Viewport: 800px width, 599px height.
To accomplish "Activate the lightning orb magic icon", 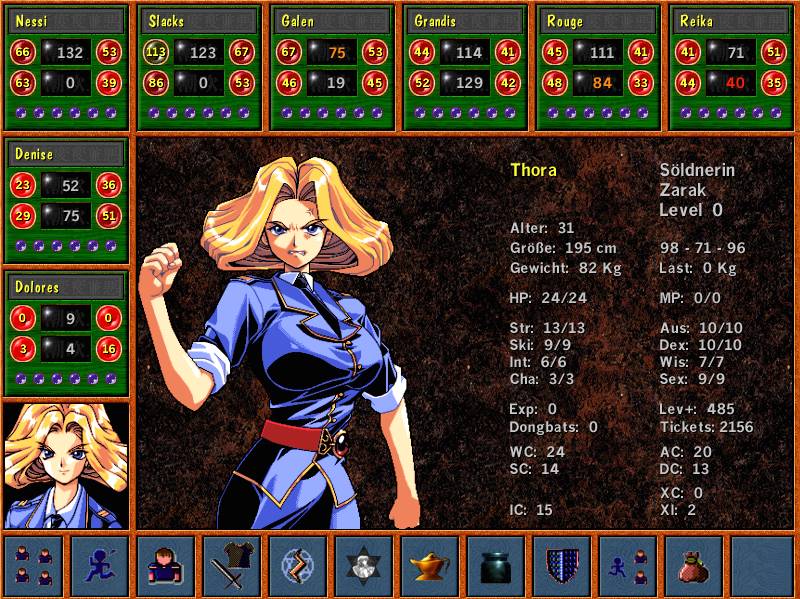I will pos(297,566).
